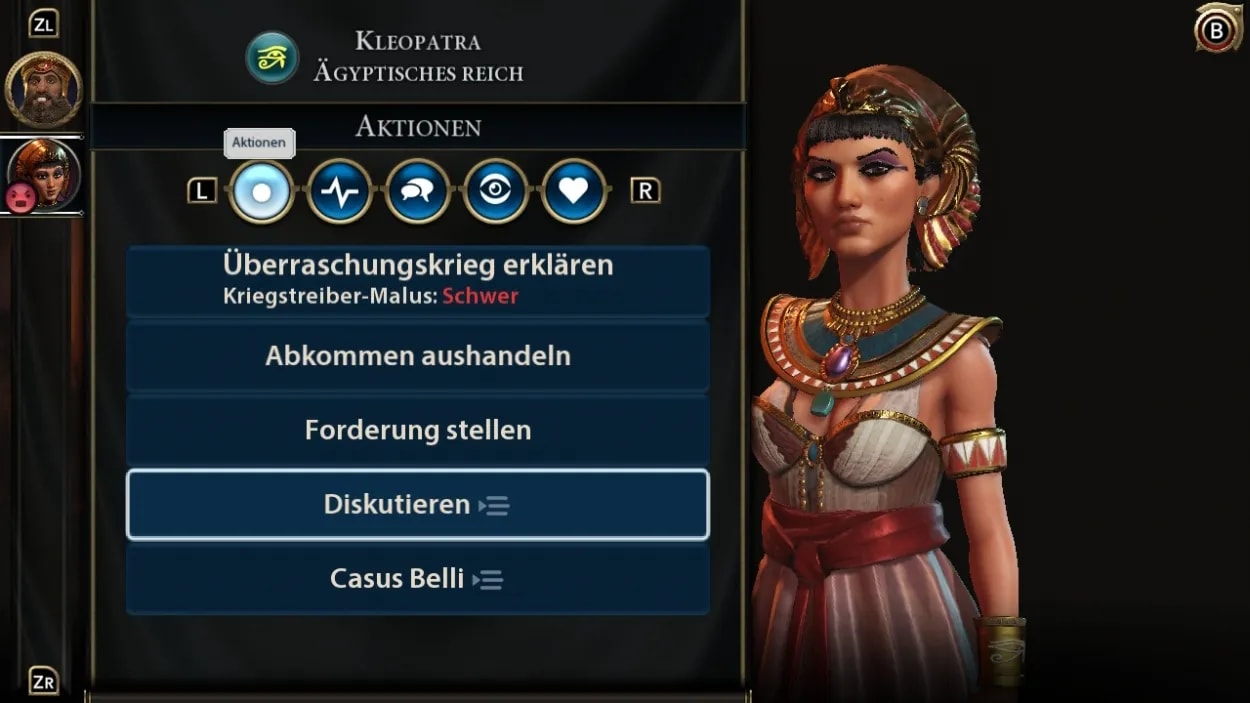Viewport: 1250px width, 703px height.
Task: Select Forderung stellen button
Action: (x=417, y=430)
